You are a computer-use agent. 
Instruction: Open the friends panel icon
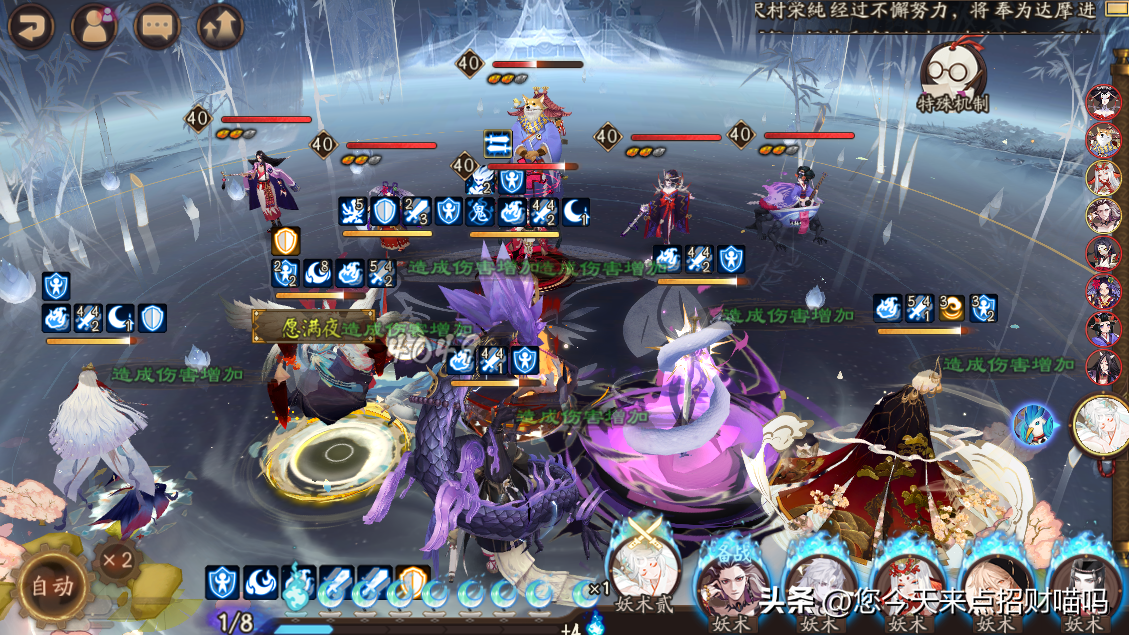(94, 26)
